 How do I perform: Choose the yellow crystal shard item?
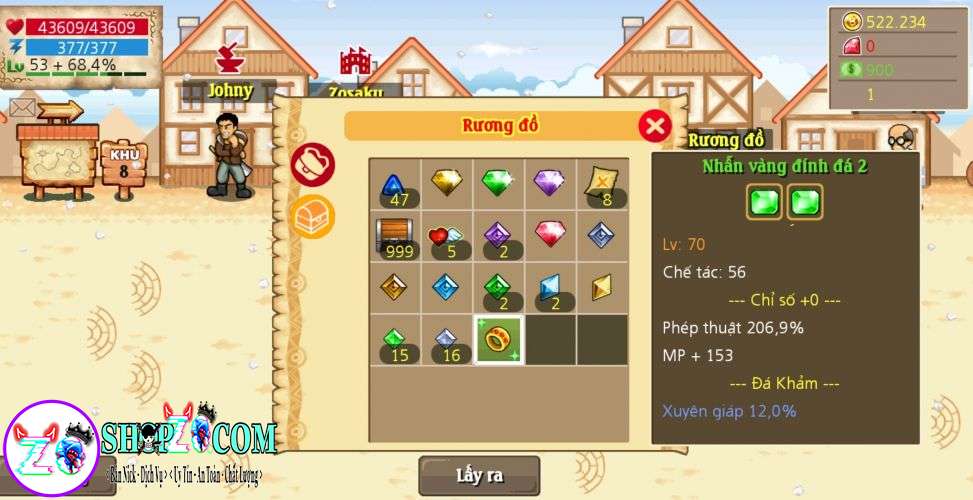(602, 289)
